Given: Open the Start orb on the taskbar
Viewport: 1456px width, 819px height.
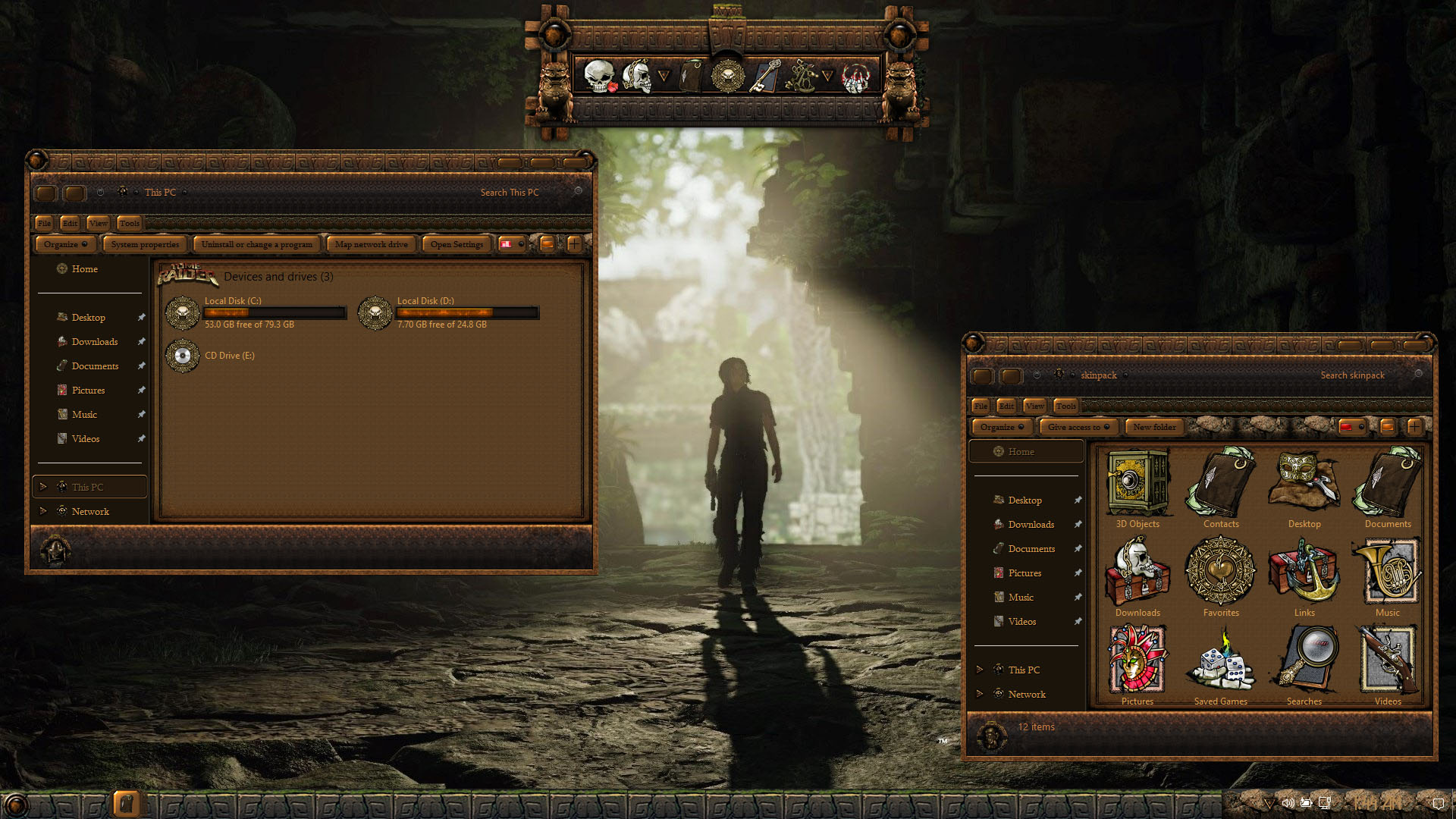Looking at the screenshot, I should (x=15, y=805).
